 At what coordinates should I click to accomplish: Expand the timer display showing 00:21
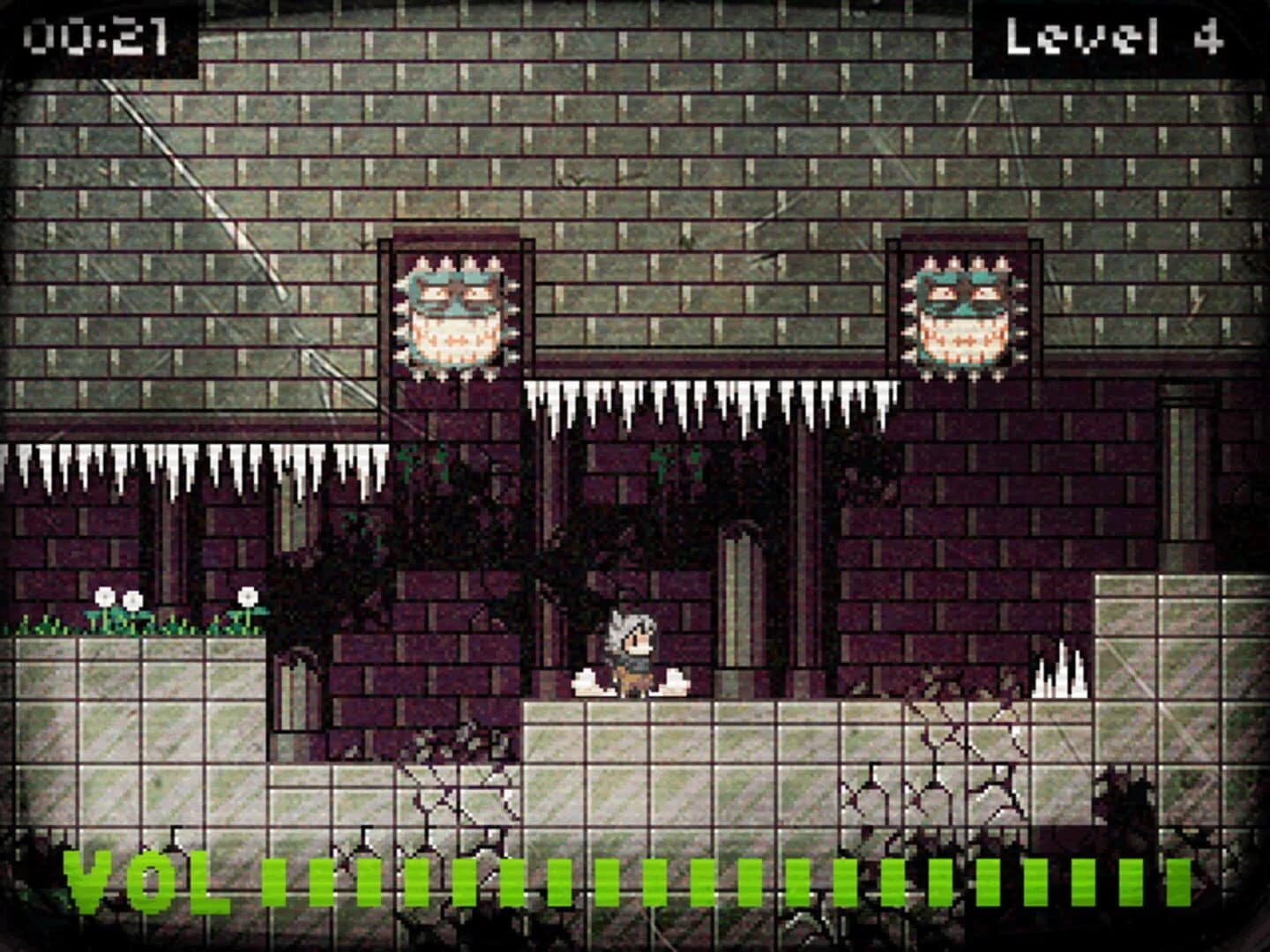point(97,35)
